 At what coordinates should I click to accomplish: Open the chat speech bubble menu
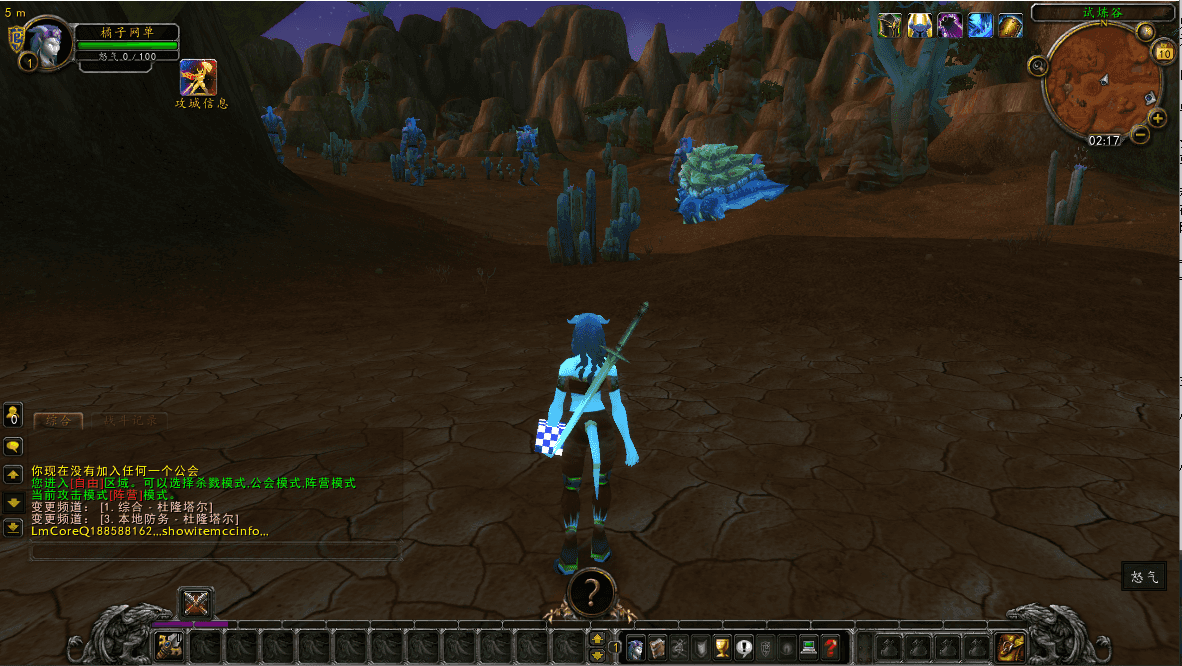[x=13, y=446]
